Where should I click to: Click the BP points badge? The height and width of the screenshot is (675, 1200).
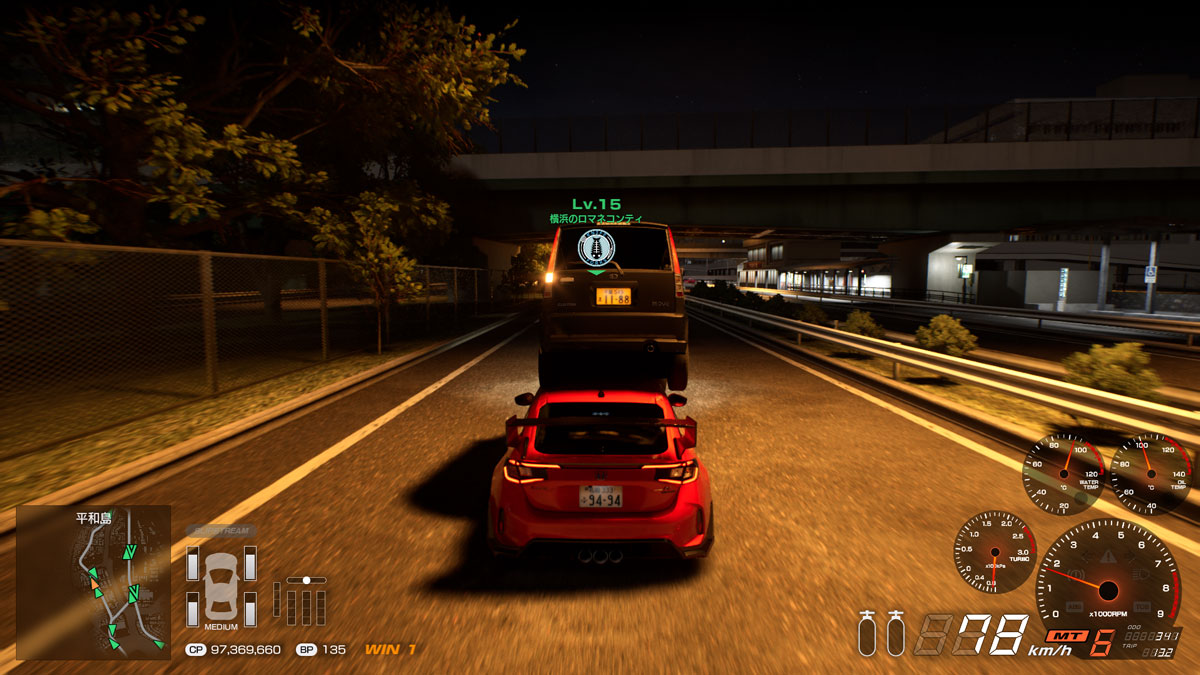pyautogui.click(x=306, y=650)
